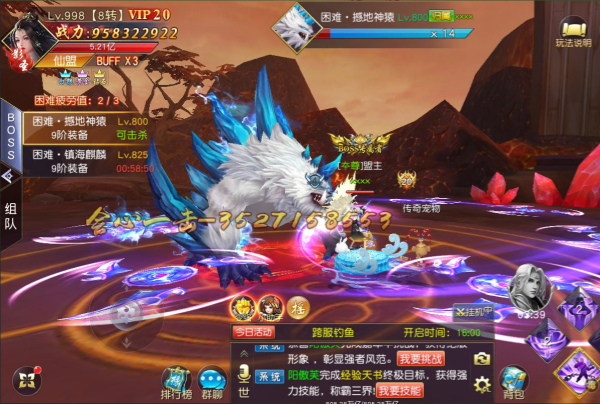Open the 排行榜 ranking board

point(177,379)
